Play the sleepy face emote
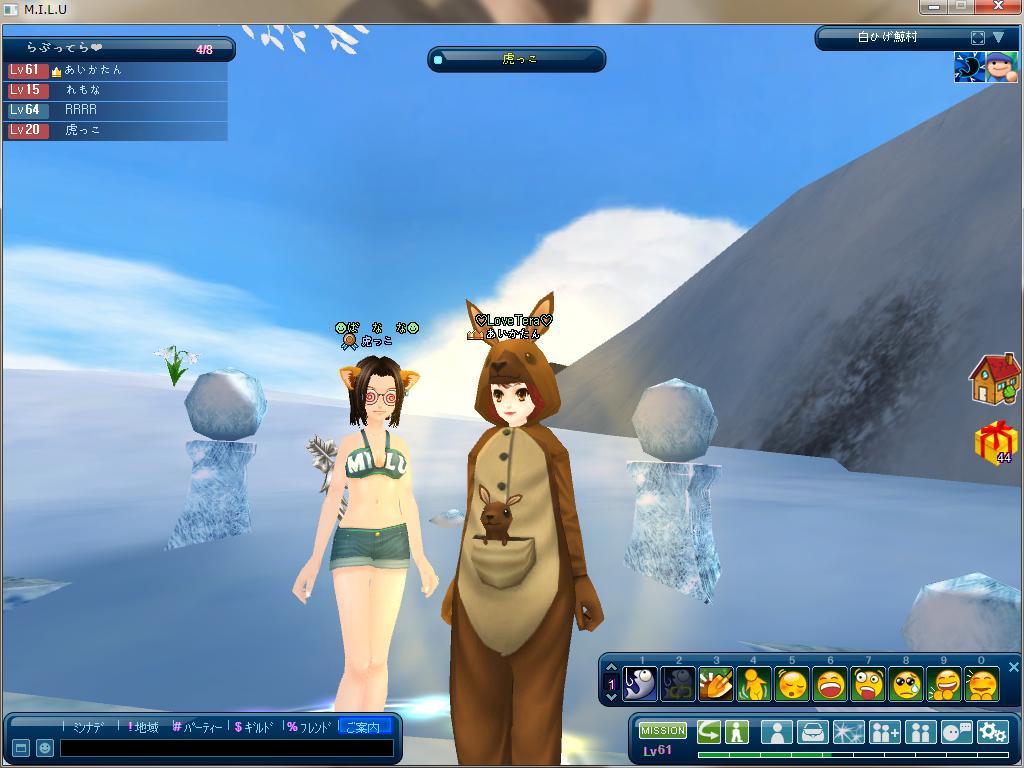 792,685
